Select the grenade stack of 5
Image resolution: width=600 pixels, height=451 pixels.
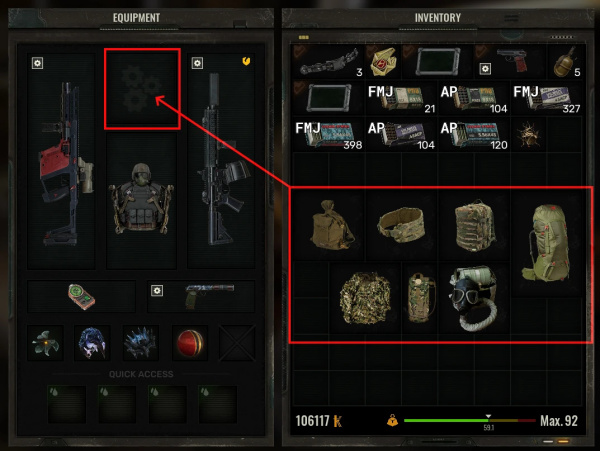click(564, 62)
